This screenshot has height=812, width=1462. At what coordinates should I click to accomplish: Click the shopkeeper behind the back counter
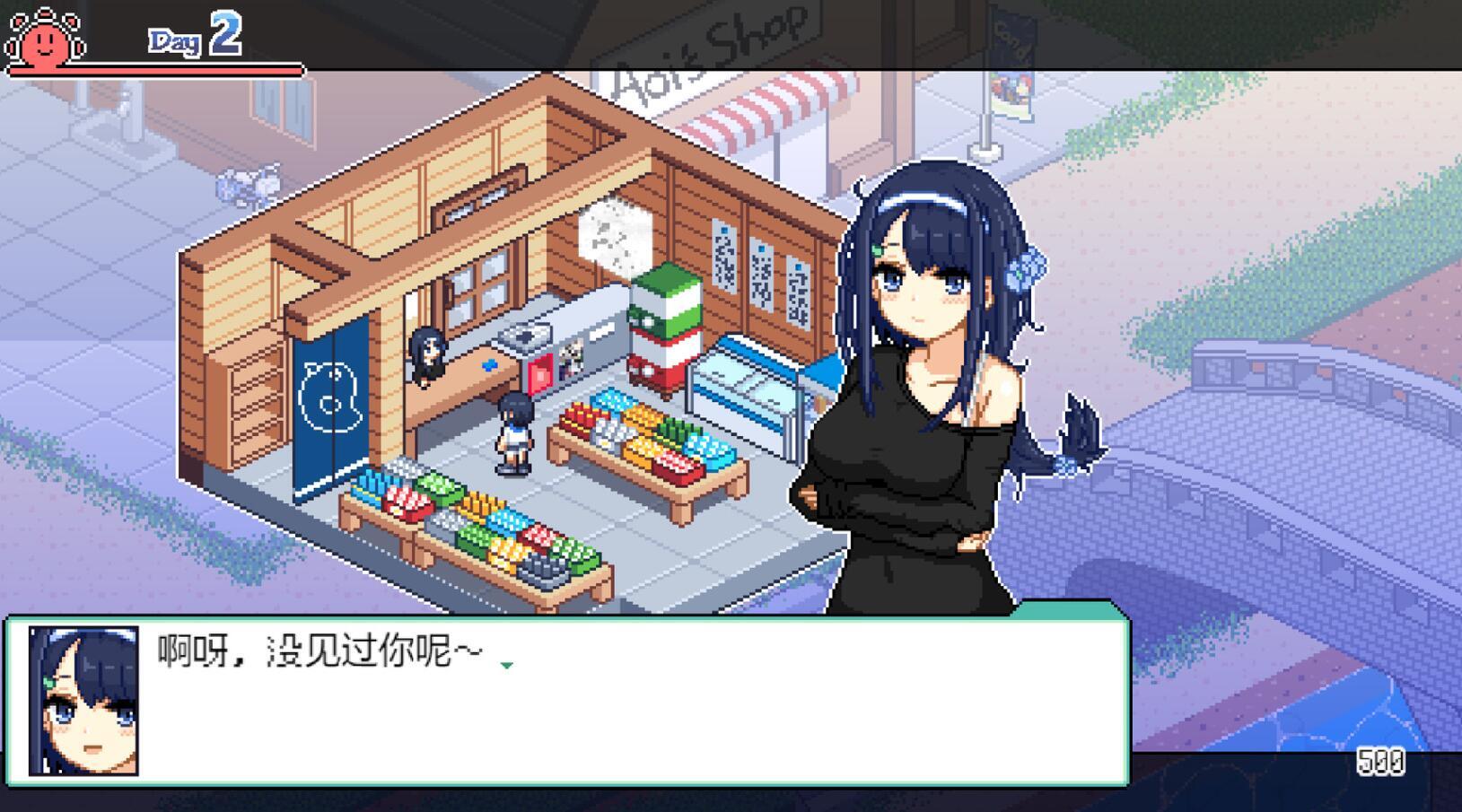coord(427,354)
